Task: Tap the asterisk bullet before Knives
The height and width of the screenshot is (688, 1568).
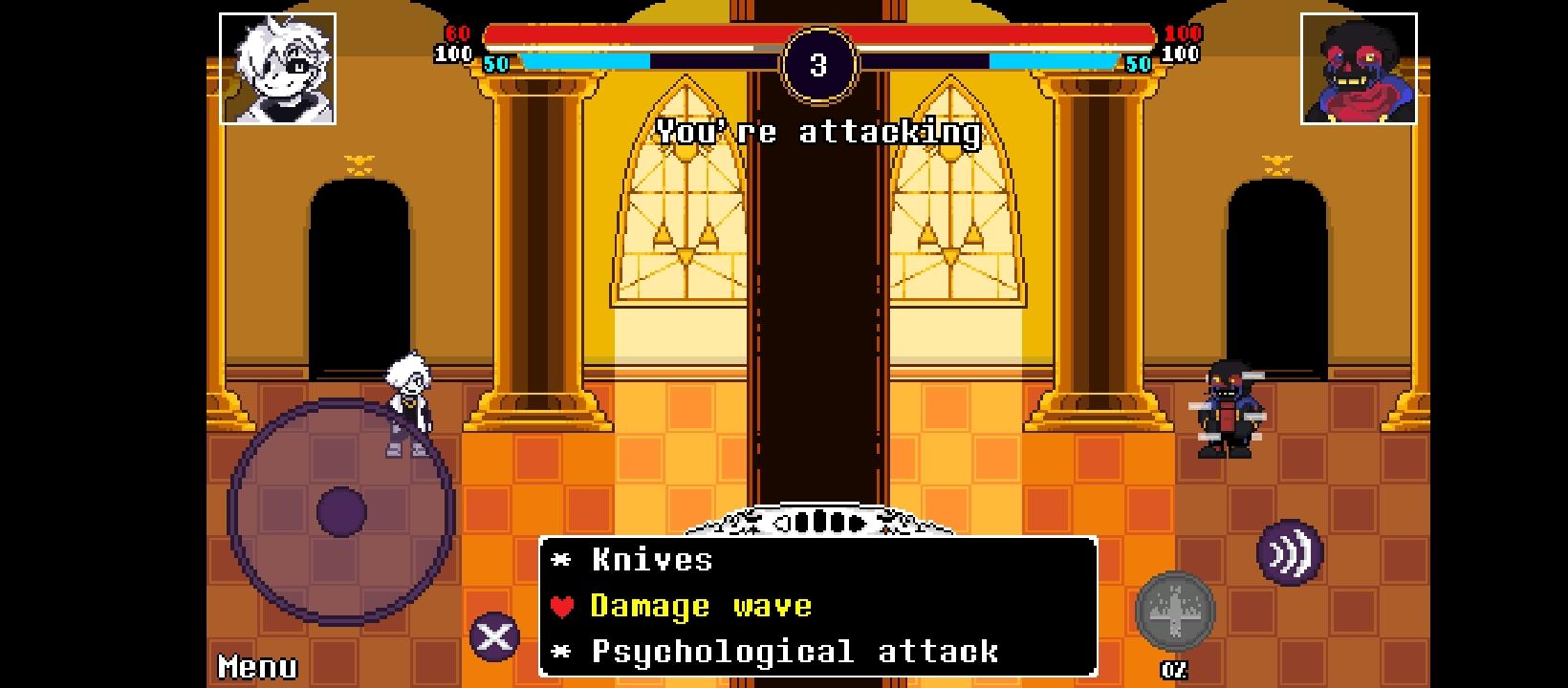Action: pos(562,560)
